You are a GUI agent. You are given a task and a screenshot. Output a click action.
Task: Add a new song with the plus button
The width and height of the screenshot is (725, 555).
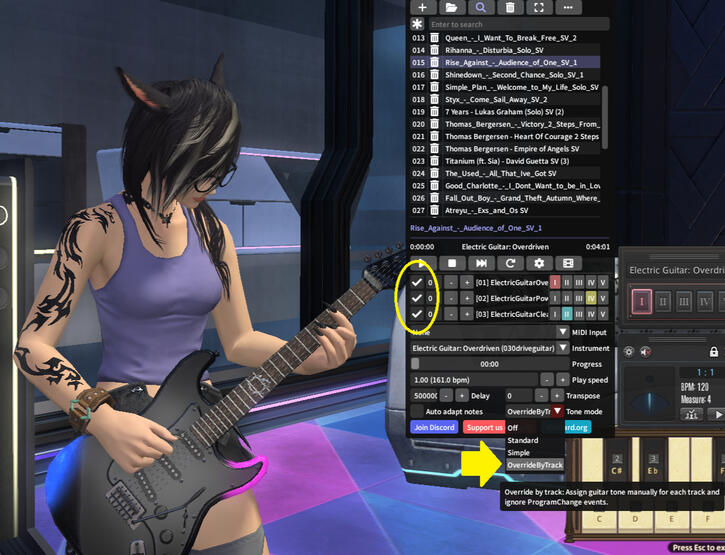[422, 7]
